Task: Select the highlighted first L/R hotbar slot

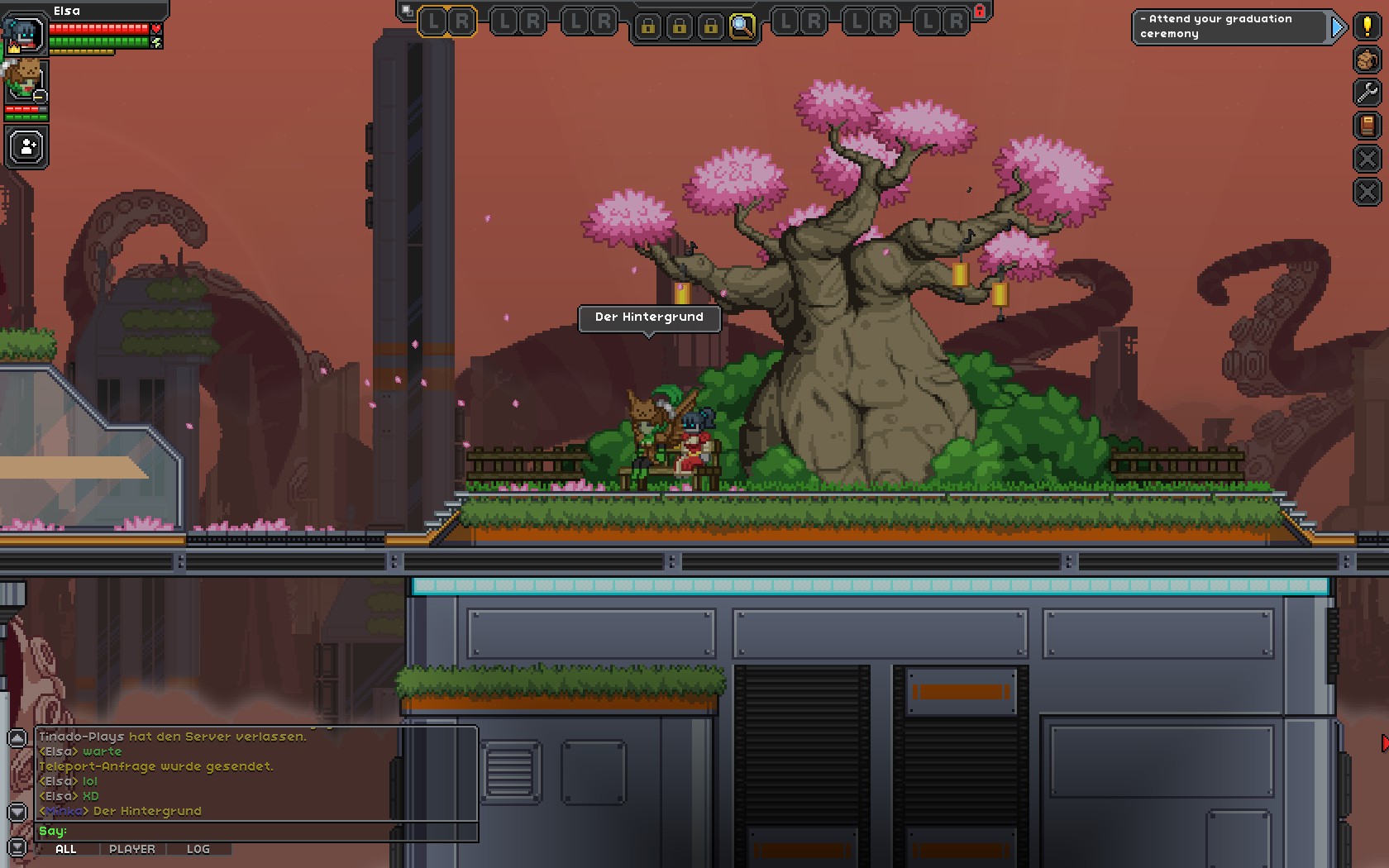Action: pos(449,22)
